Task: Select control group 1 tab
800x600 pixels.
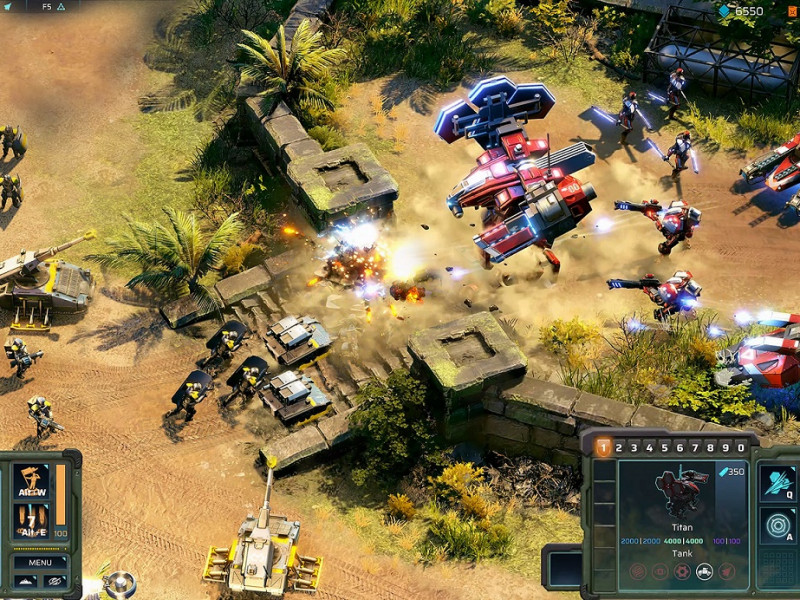Action: [x=604, y=447]
